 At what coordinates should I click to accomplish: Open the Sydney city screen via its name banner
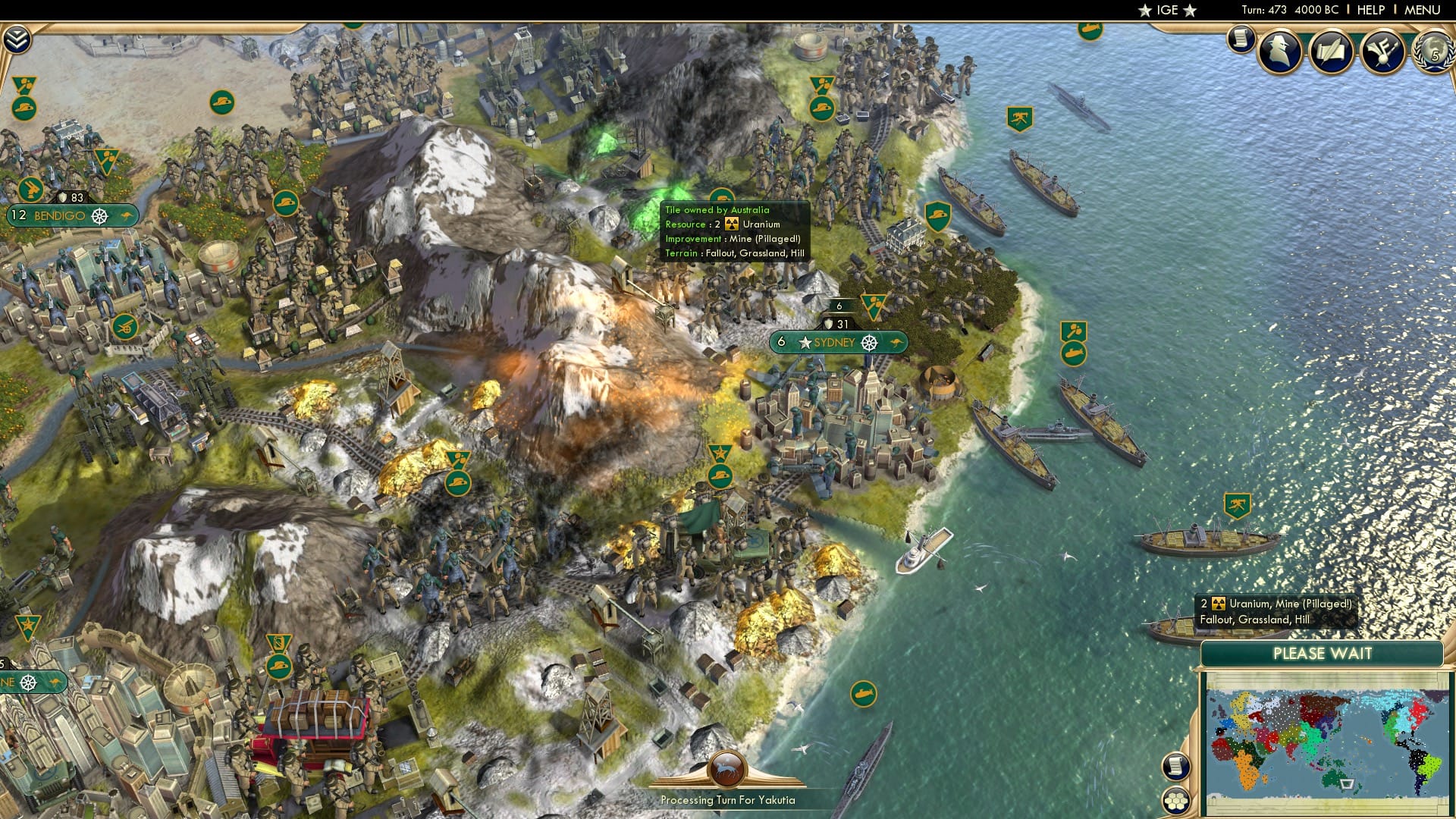836,343
